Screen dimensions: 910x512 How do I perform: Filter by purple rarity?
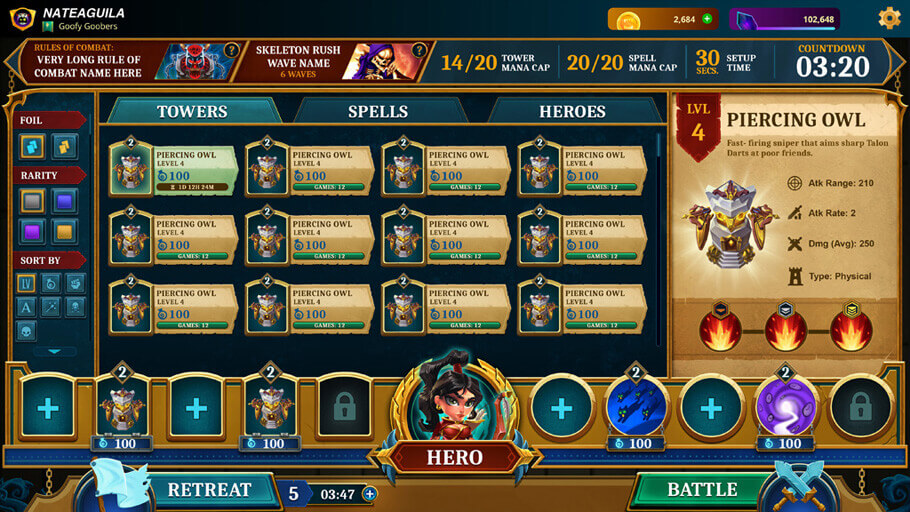pyautogui.click(x=33, y=232)
